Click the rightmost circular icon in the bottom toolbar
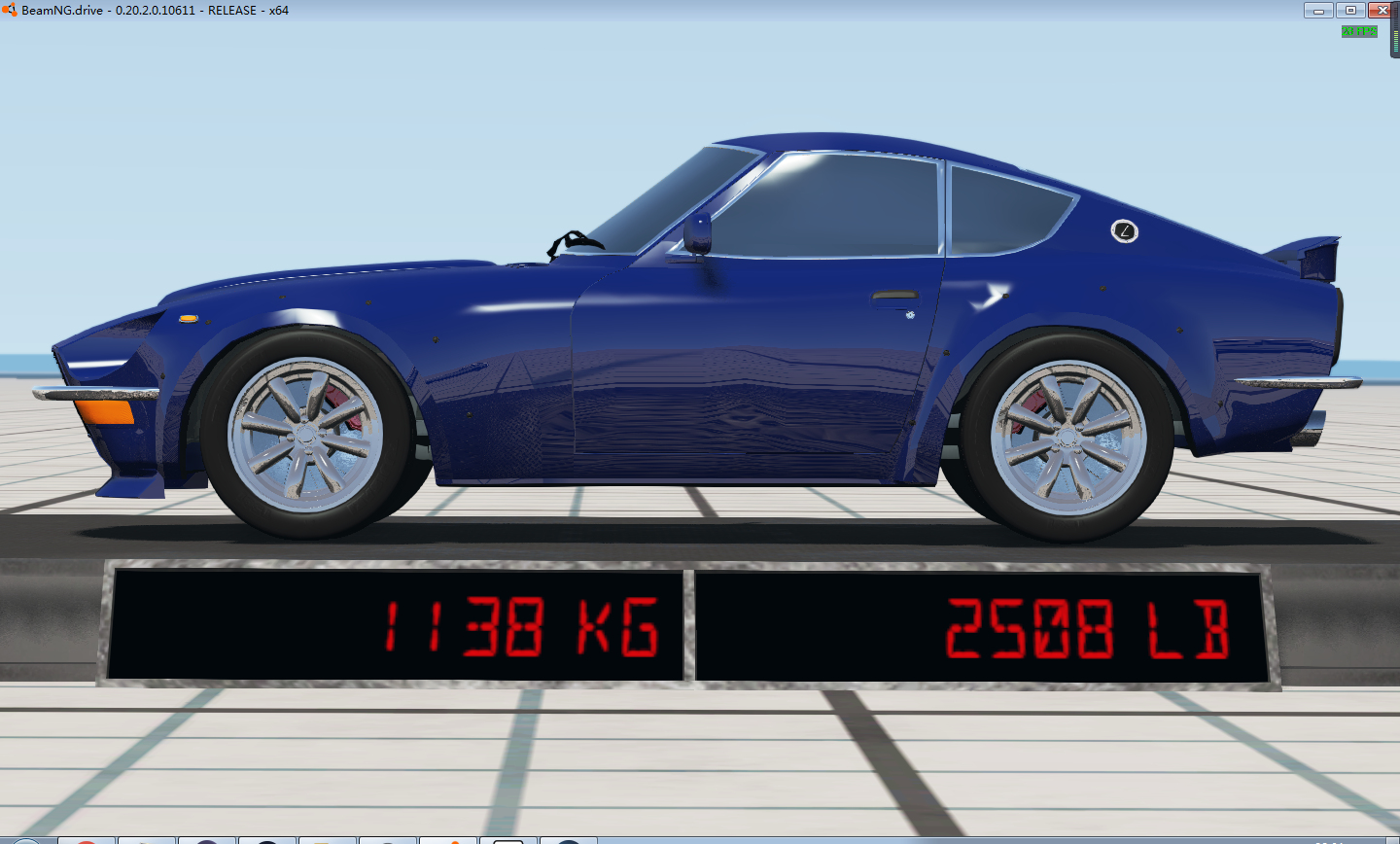The width and height of the screenshot is (1400, 844). [567, 840]
